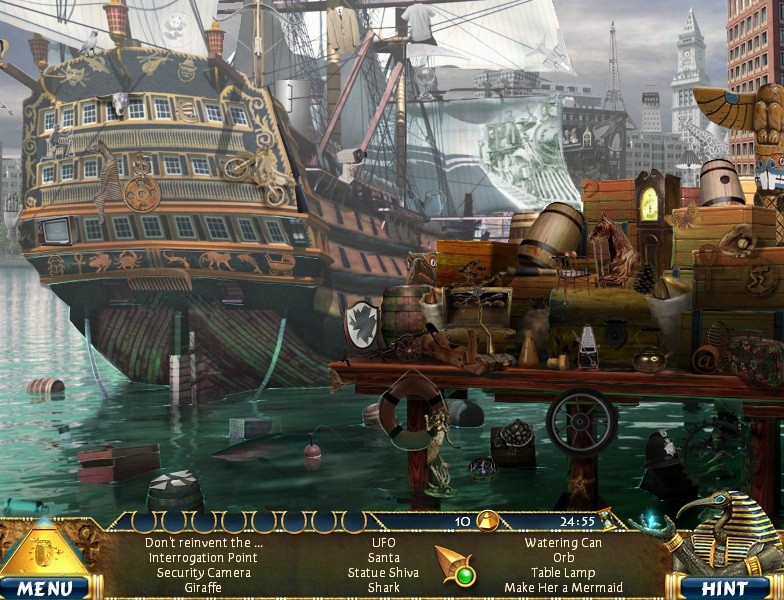Choose the "Make Her a Mermaid" entry
784x600 pixels.
pyautogui.click(x=563, y=588)
